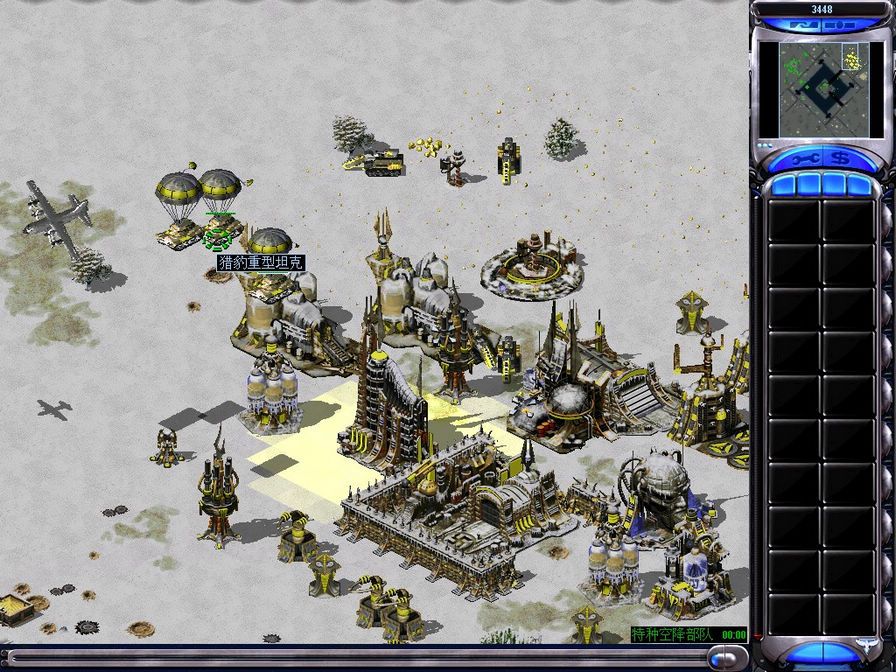The image size is (896, 672).
Task: Activate the dollar-sign sell button
Action: (840, 159)
